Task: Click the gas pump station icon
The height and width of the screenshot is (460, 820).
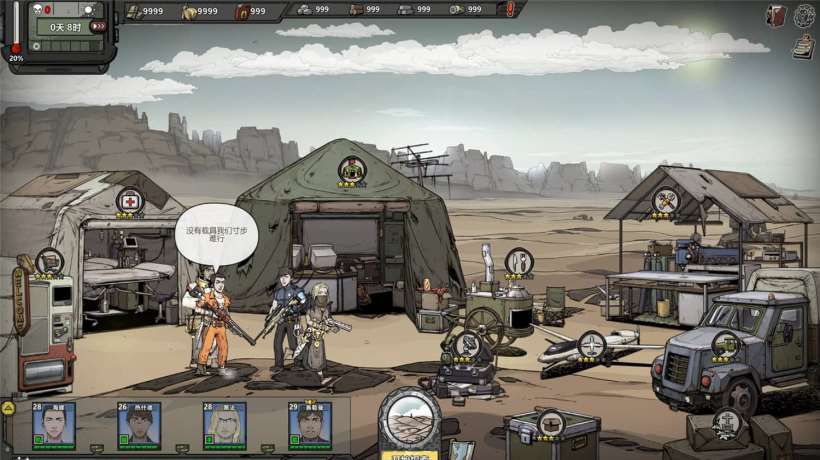Action: 49,262
